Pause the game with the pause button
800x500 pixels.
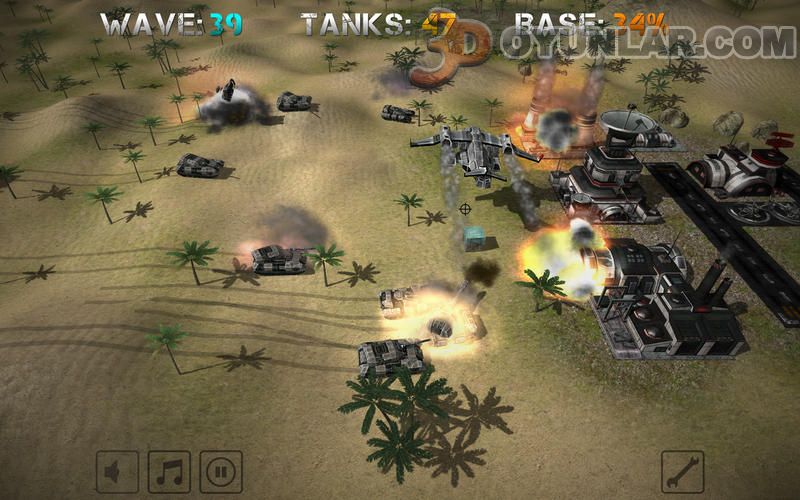(221, 471)
